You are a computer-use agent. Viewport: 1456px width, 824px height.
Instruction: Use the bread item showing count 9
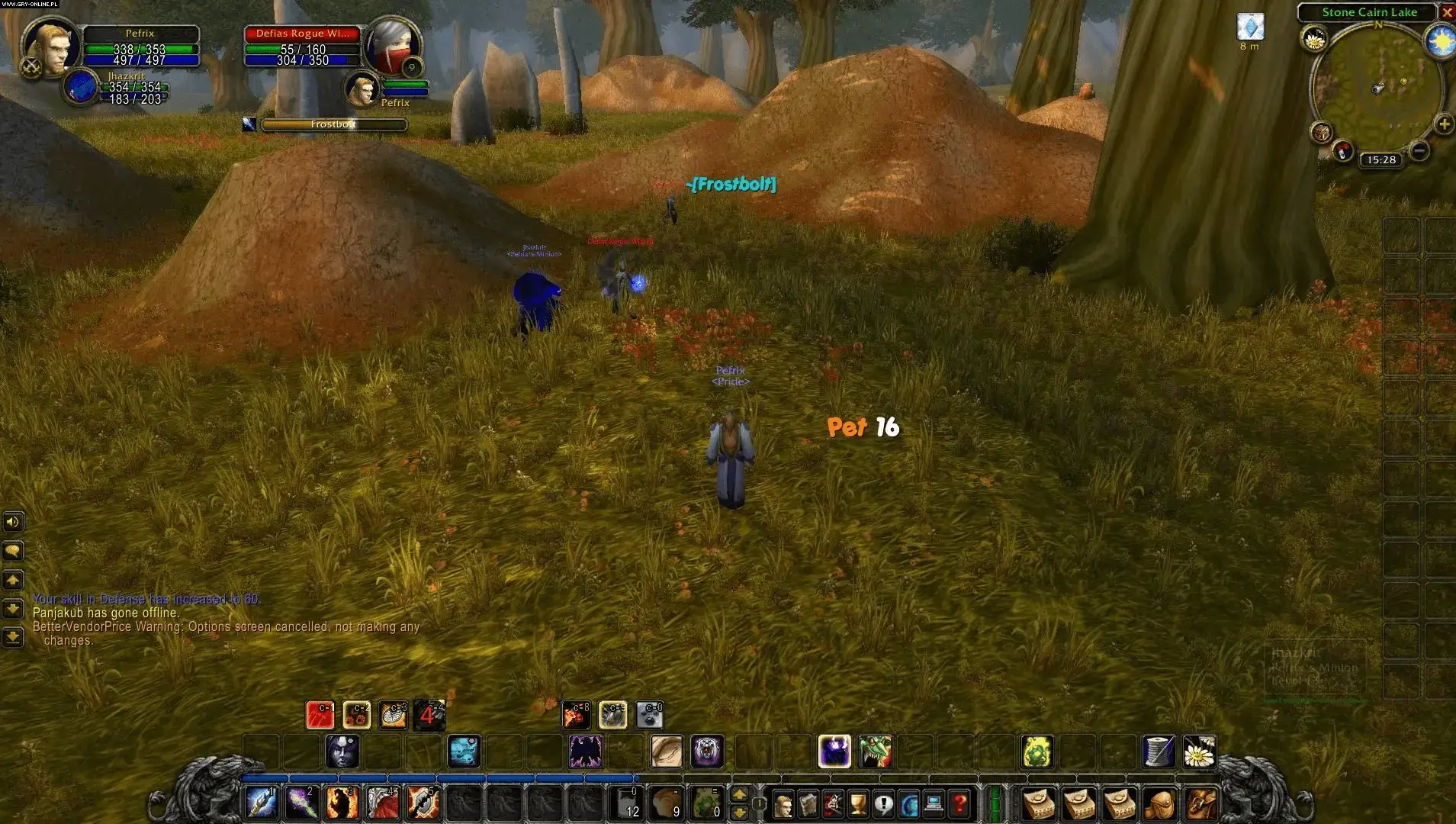(x=667, y=803)
